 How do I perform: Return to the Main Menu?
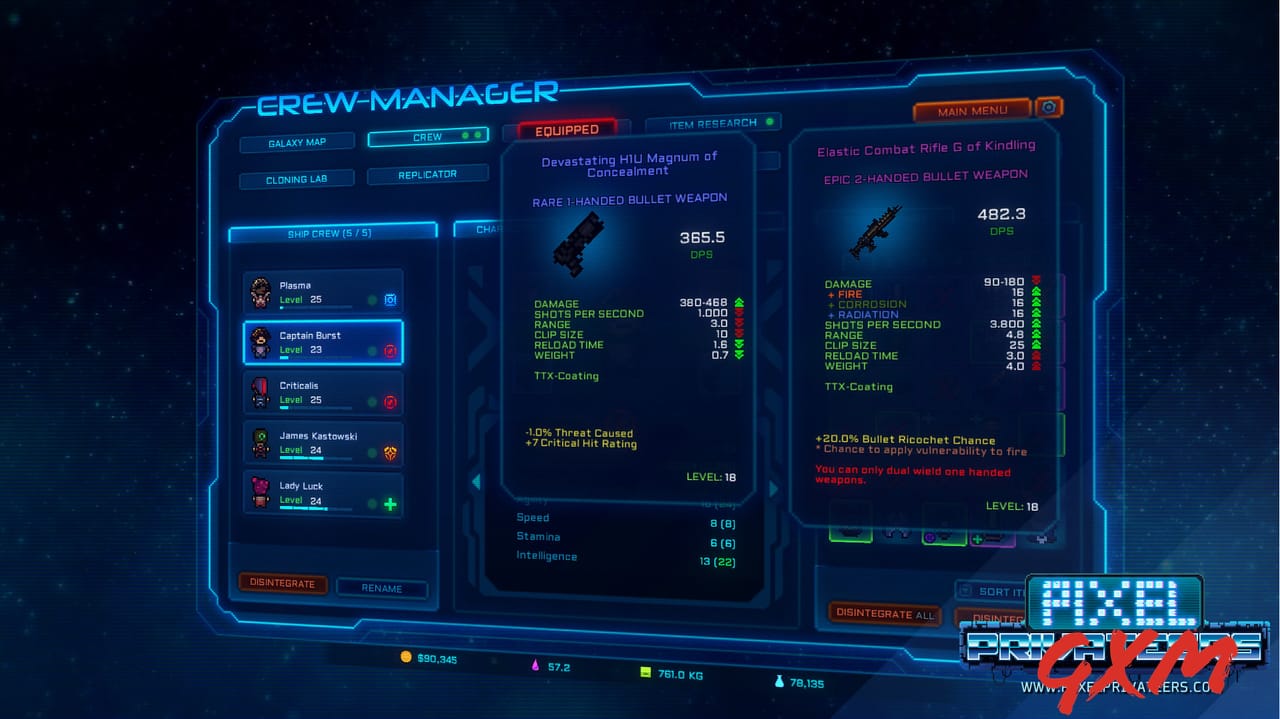click(x=972, y=111)
